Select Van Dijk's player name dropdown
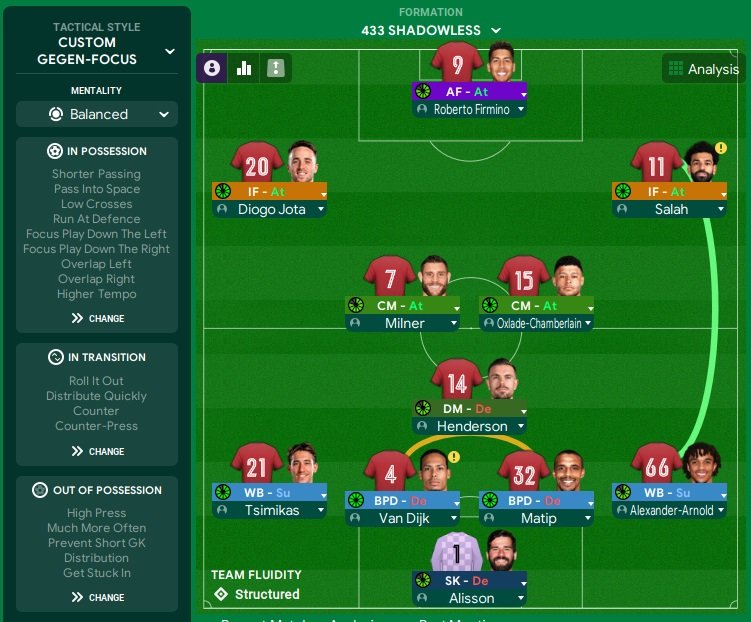751x622 pixels. [x=403, y=519]
